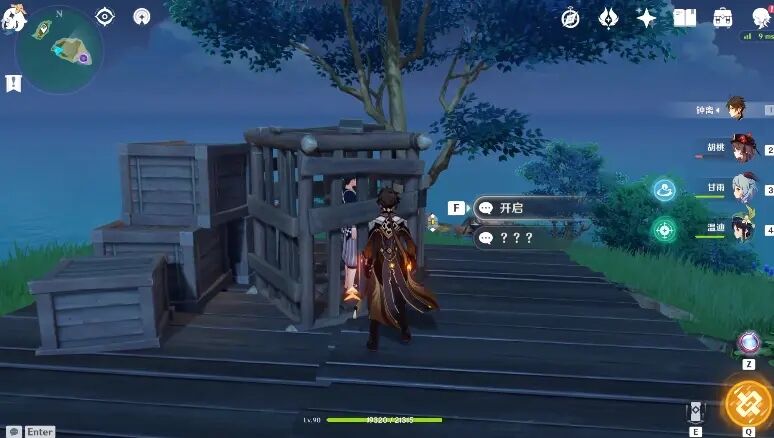
Task: Open the winged battle pass icon
Action: tap(608, 18)
